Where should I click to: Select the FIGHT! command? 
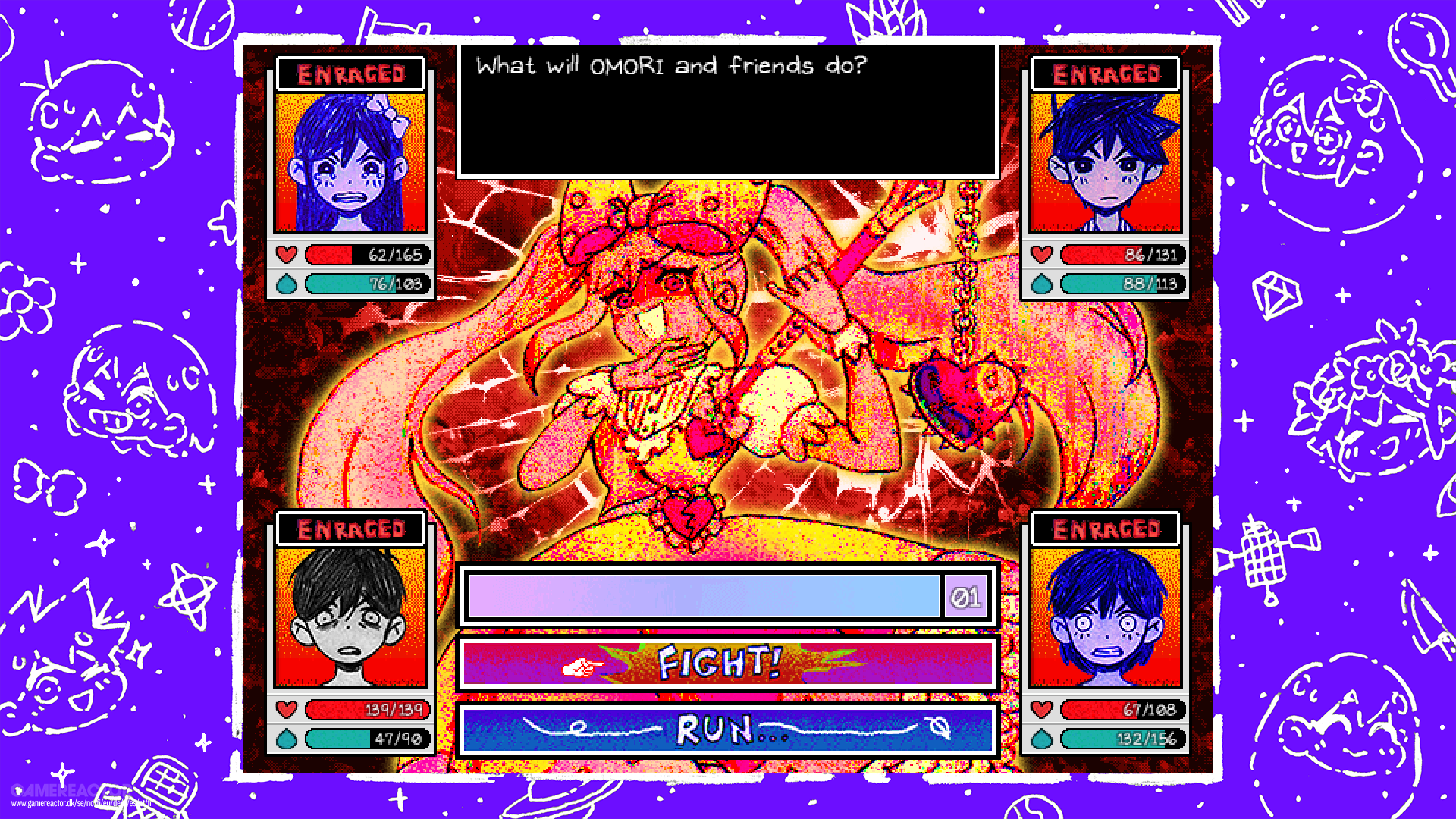click(719, 663)
